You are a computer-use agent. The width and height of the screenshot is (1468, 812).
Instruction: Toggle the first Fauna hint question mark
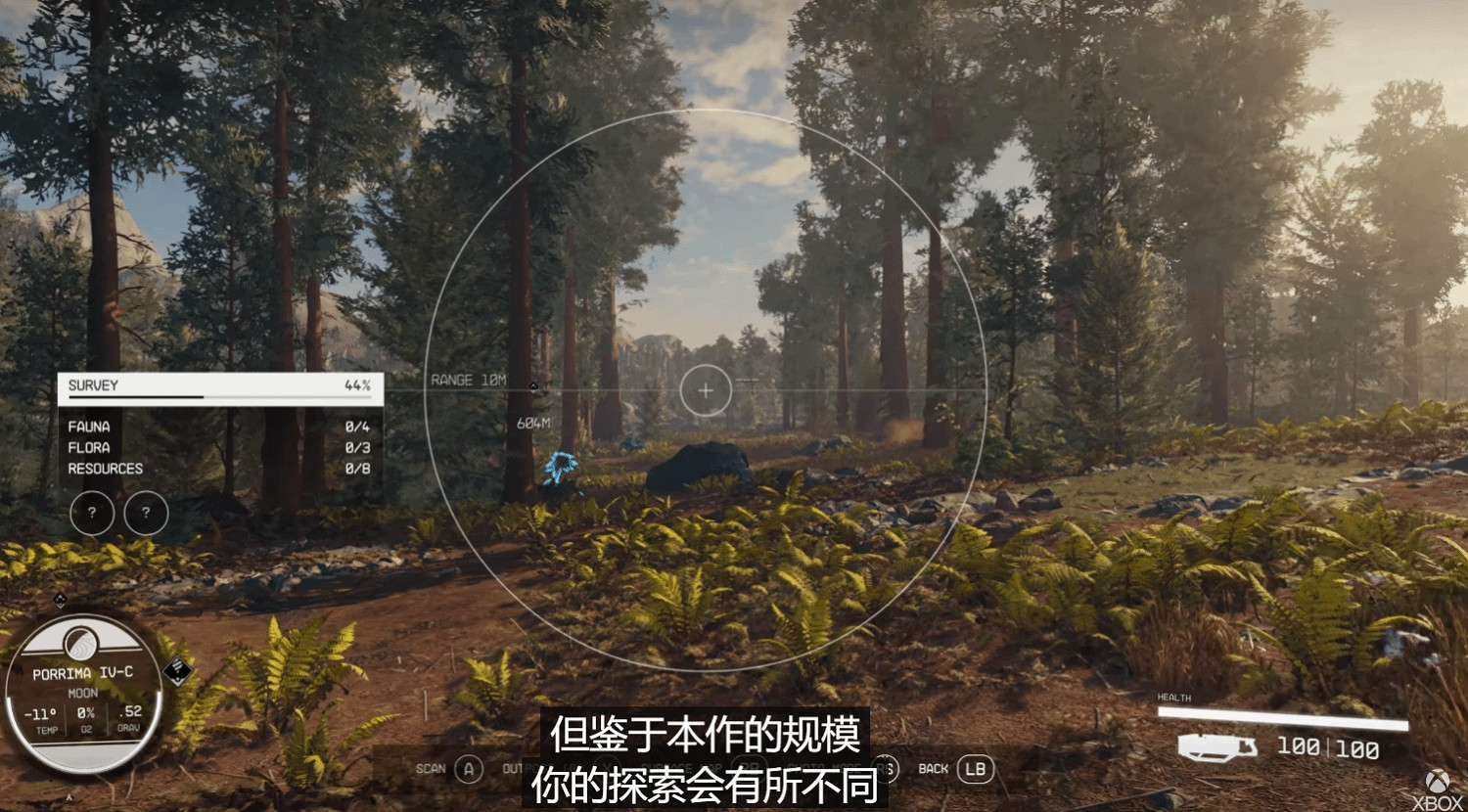pyautogui.click(x=93, y=513)
